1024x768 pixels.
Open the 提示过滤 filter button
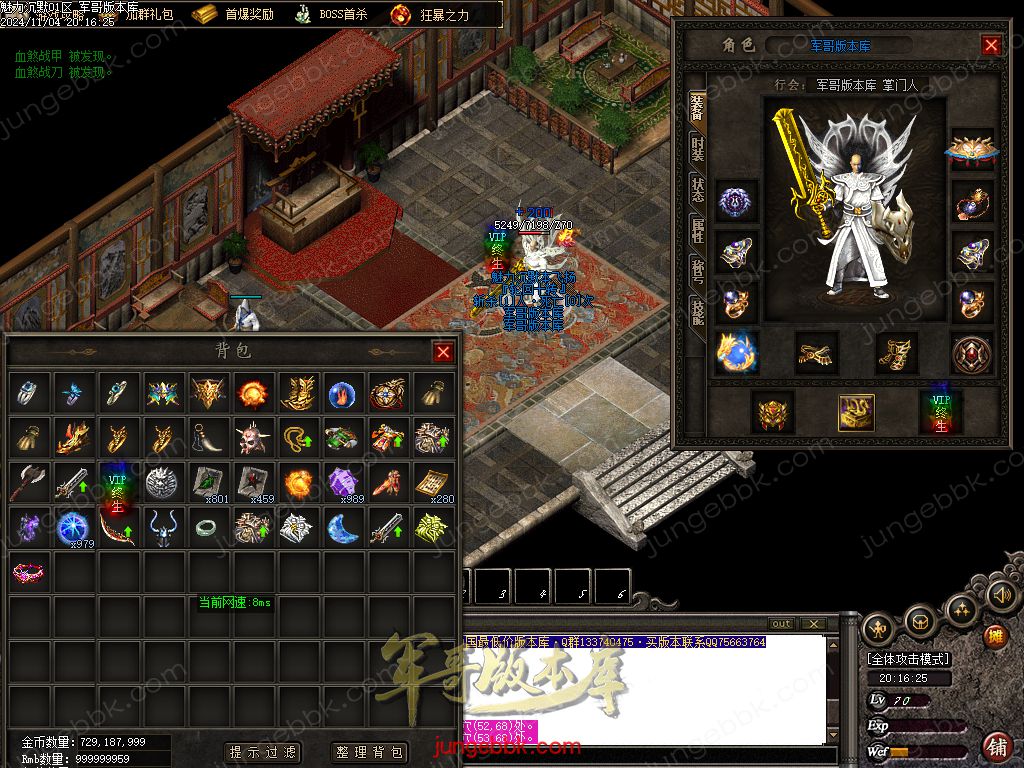point(263,752)
